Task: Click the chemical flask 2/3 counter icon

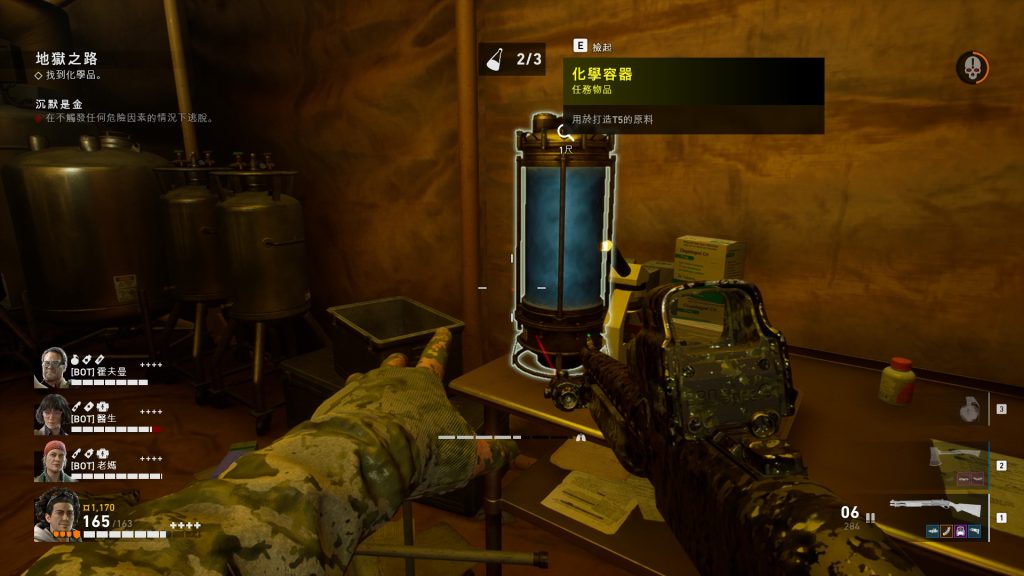Action: coord(495,59)
